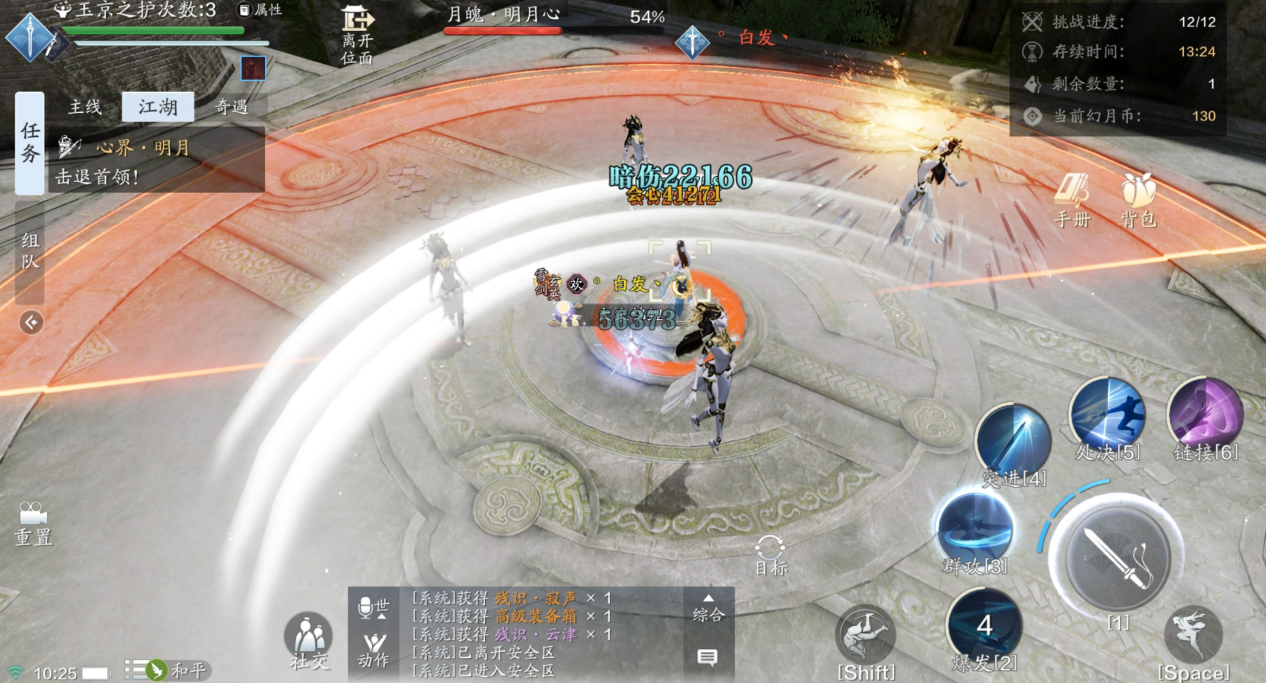Open the 动作 emote actions menu
The width and height of the screenshot is (1266, 683).
373,649
